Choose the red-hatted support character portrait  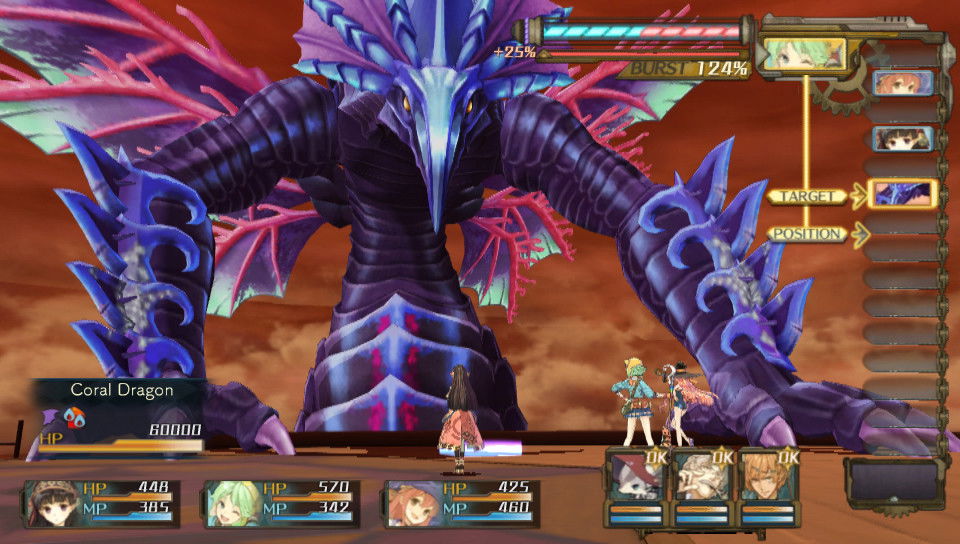[x=636, y=478]
